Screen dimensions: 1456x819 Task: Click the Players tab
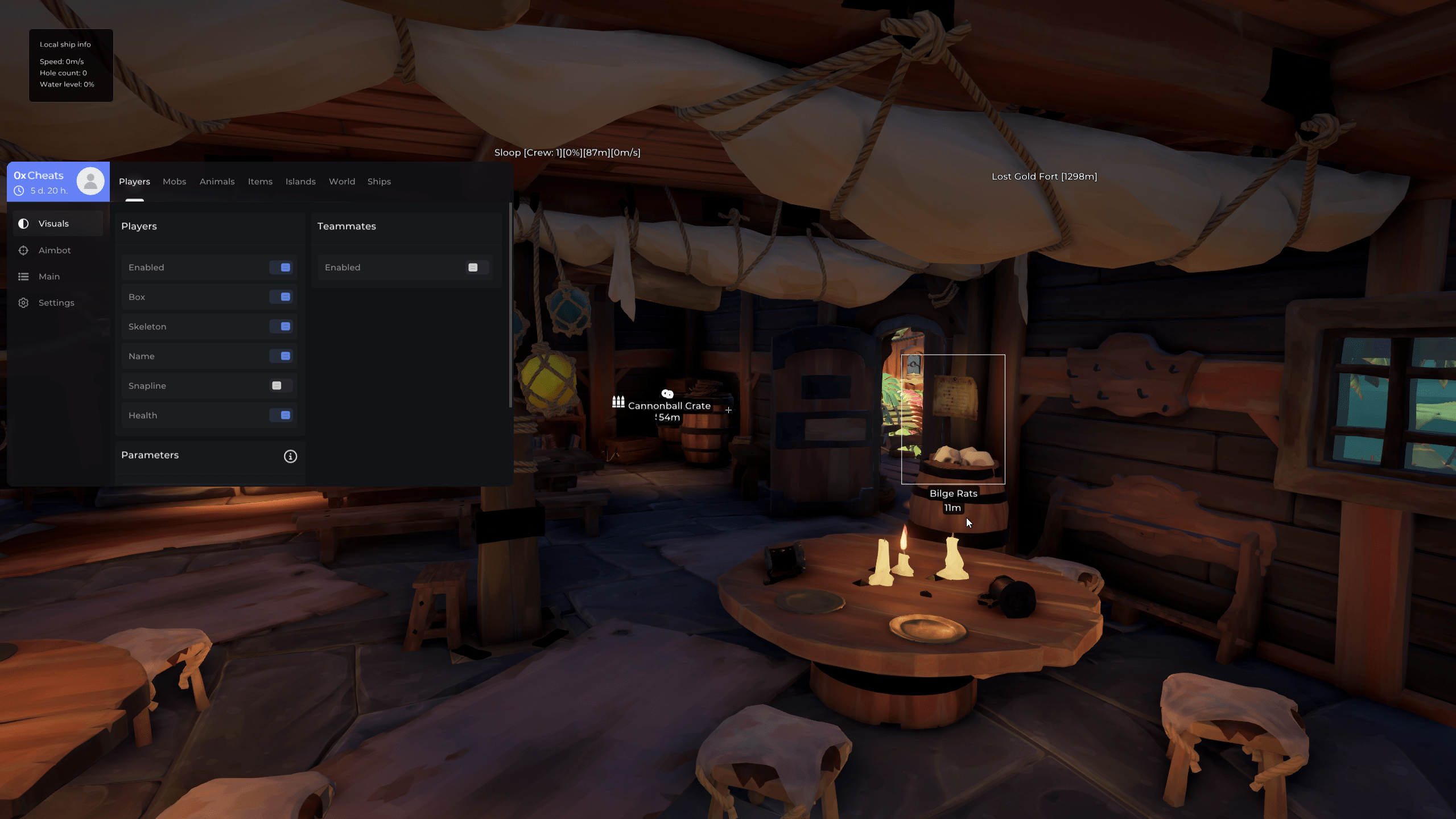point(134,182)
